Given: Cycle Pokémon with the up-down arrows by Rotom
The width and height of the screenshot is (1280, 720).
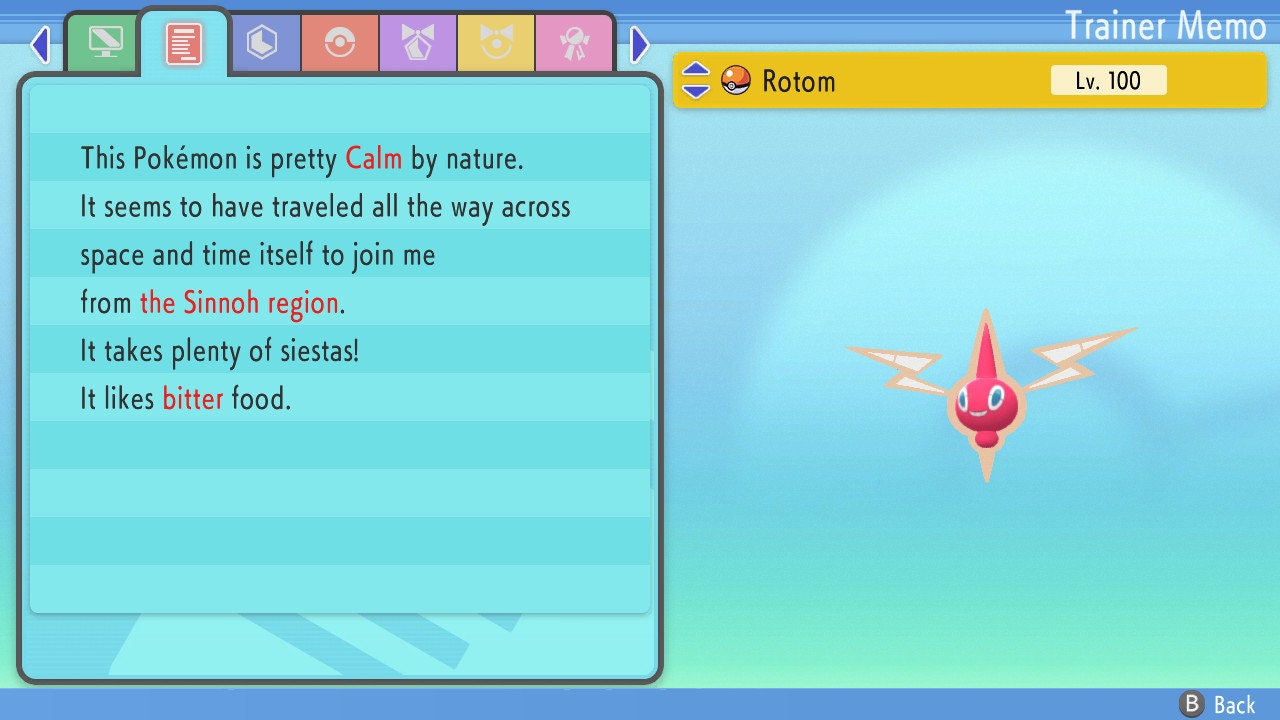Looking at the screenshot, I should click(696, 80).
